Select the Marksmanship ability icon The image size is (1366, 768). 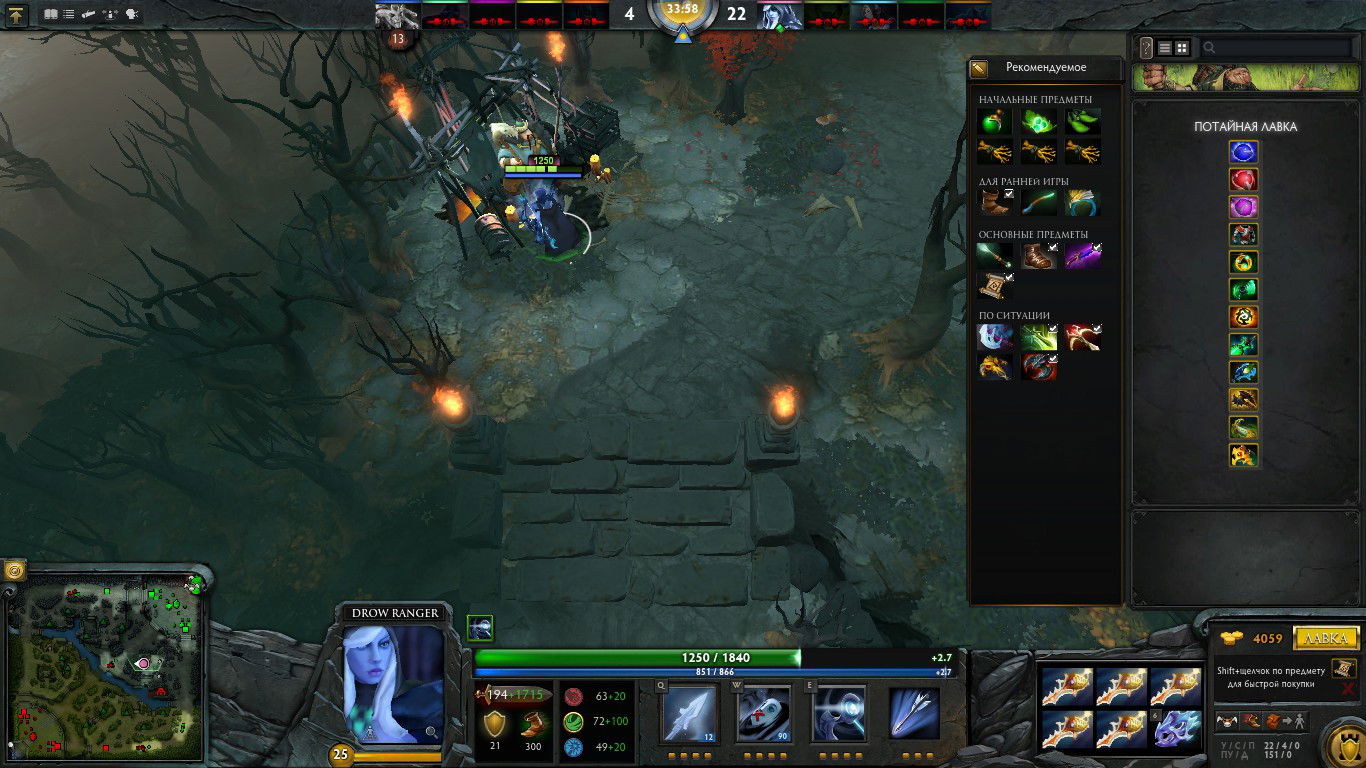coord(914,713)
